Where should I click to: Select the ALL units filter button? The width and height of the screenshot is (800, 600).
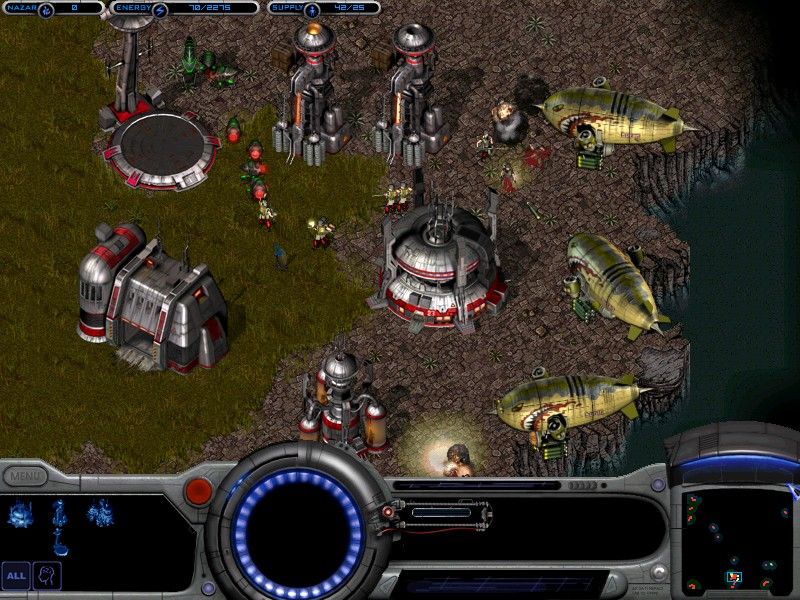click(16, 575)
